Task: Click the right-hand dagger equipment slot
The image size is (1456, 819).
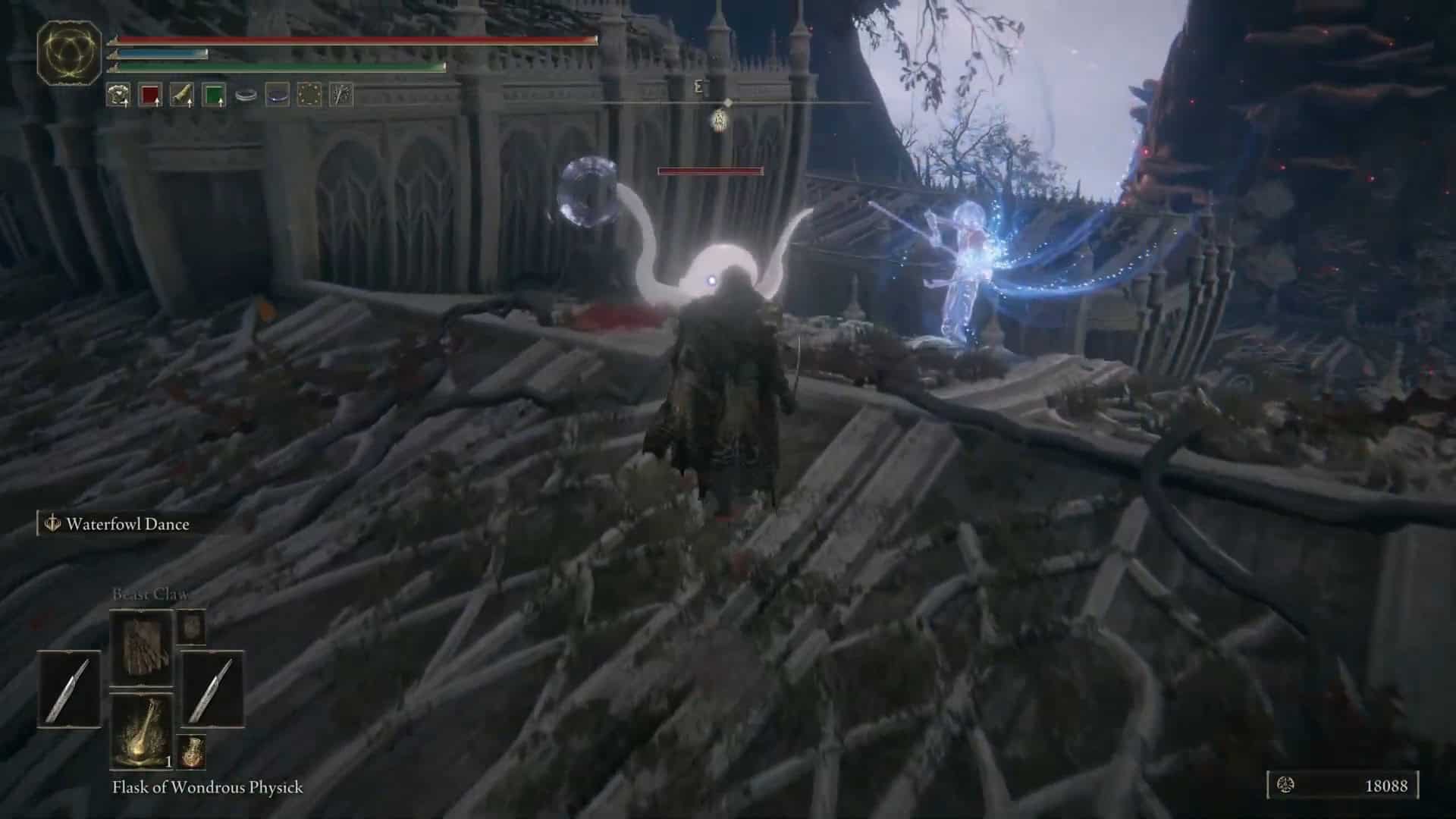Action: 212,690
